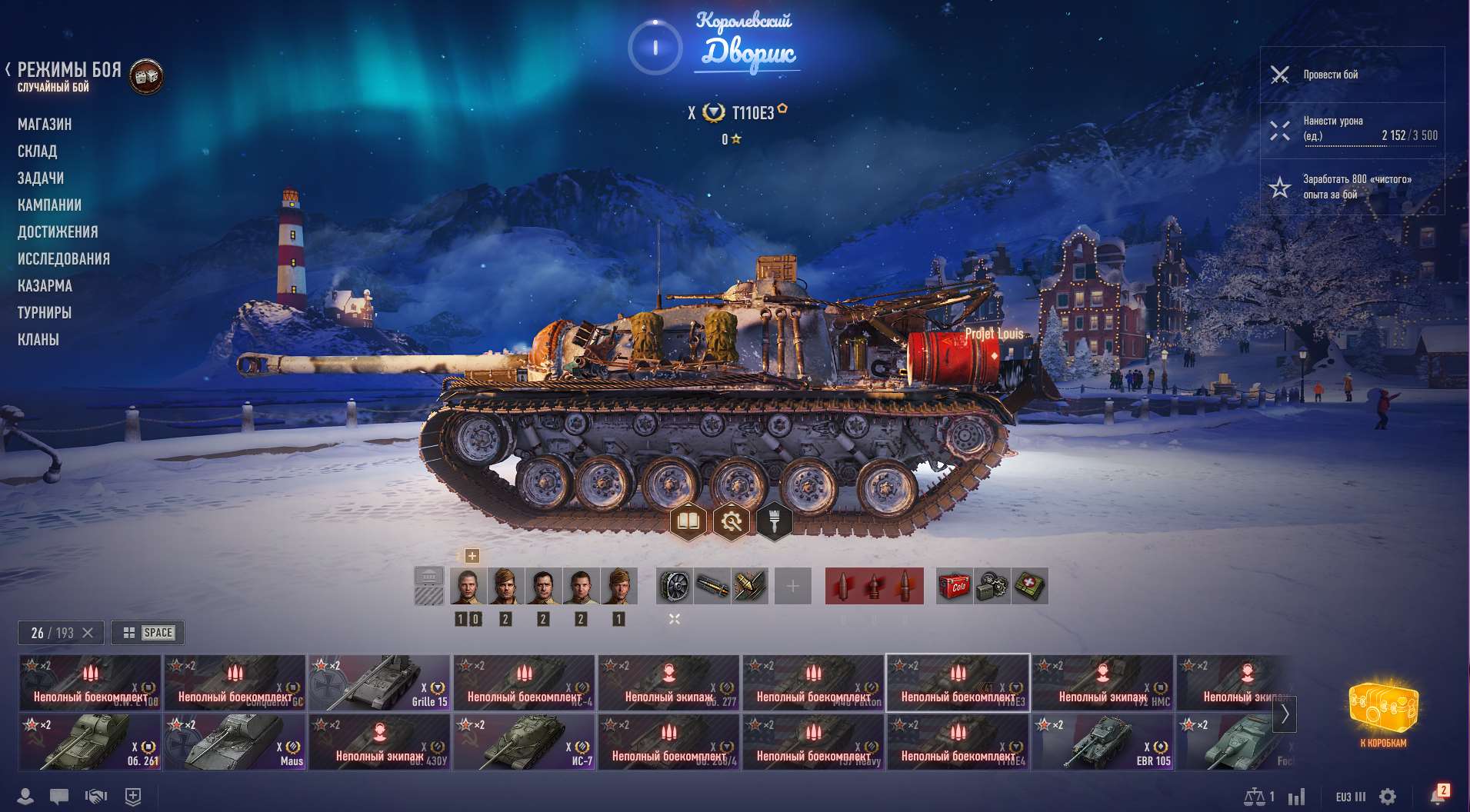Select the EBR 105 tank thumbnail
Screen dimensions: 1470x812
[x=1103, y=741]
